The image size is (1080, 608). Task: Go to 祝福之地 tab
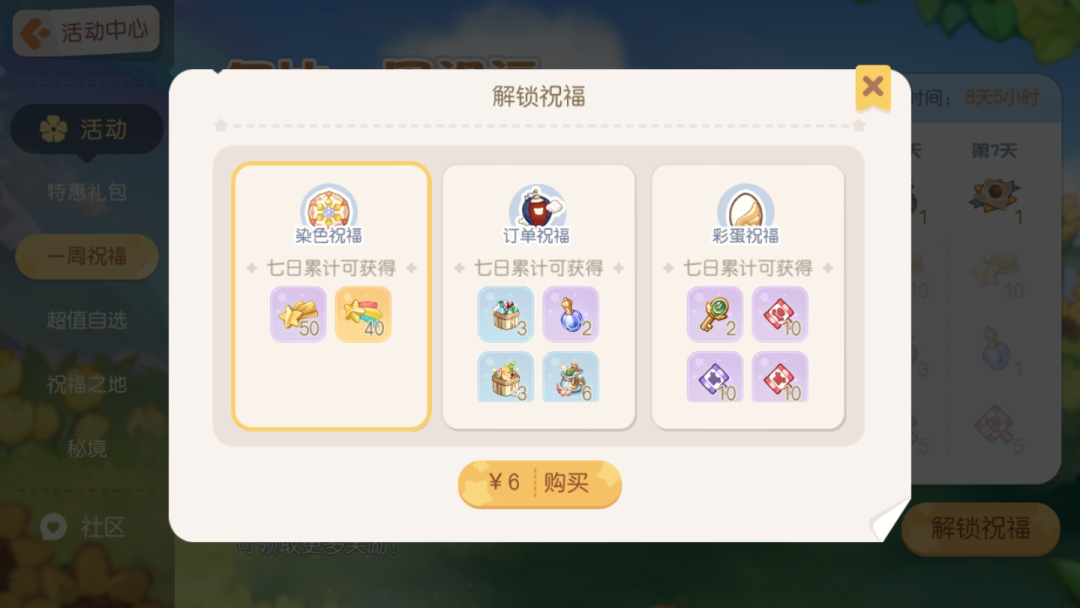[87, 384]
